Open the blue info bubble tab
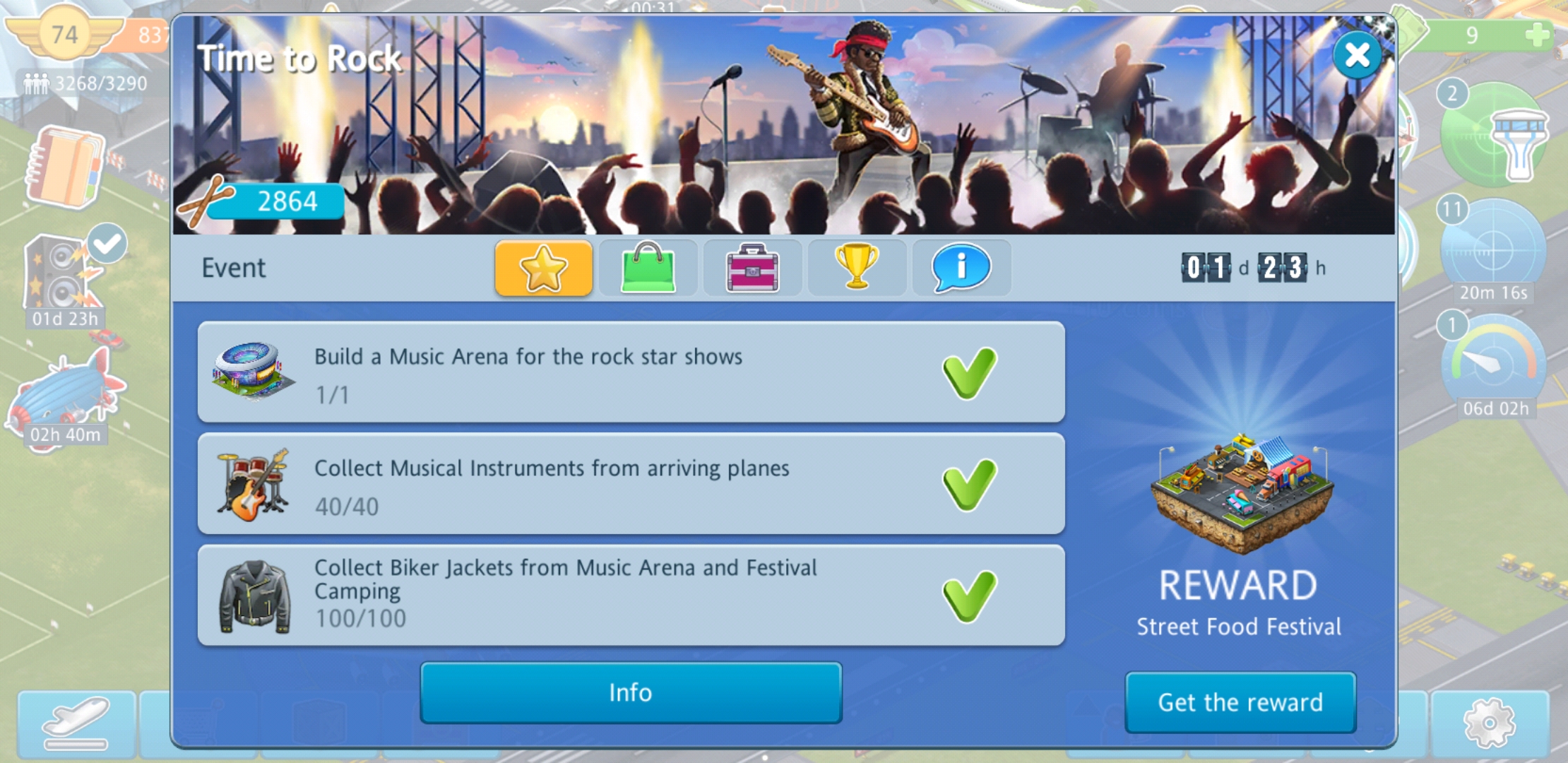The height and width of the screenshot is (763, 1568). [961, 268]
